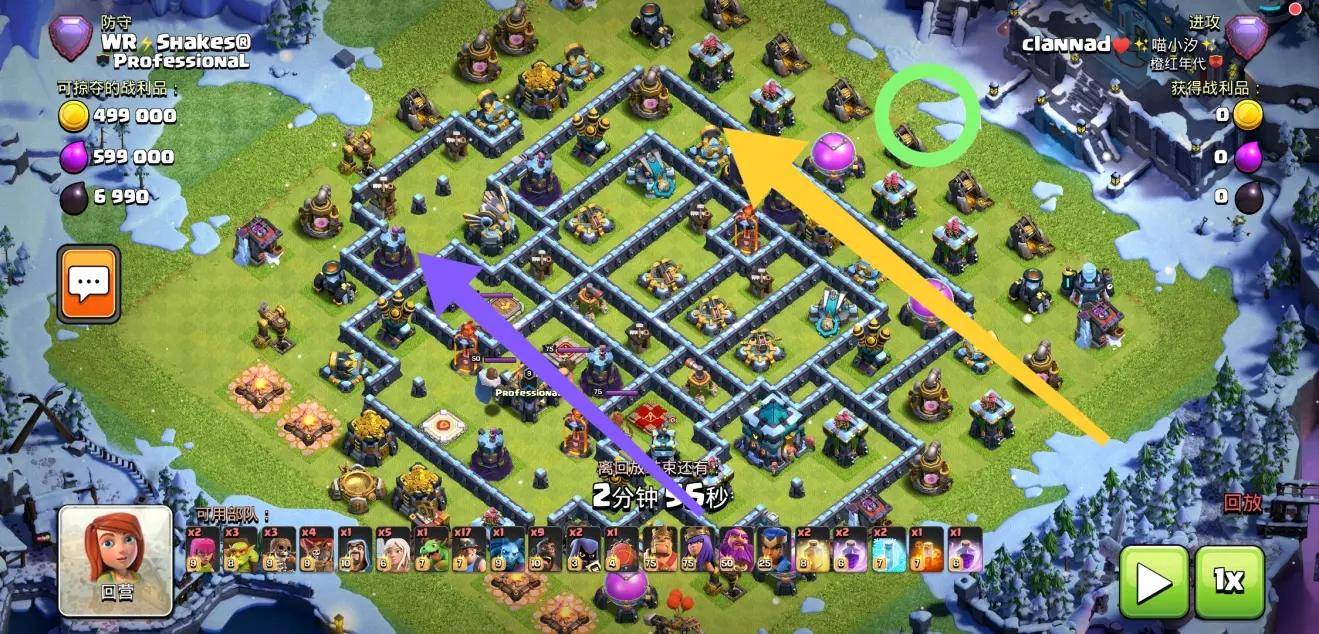Resume the replay with the play button
1319x634 pixels.
[1153, 582]
